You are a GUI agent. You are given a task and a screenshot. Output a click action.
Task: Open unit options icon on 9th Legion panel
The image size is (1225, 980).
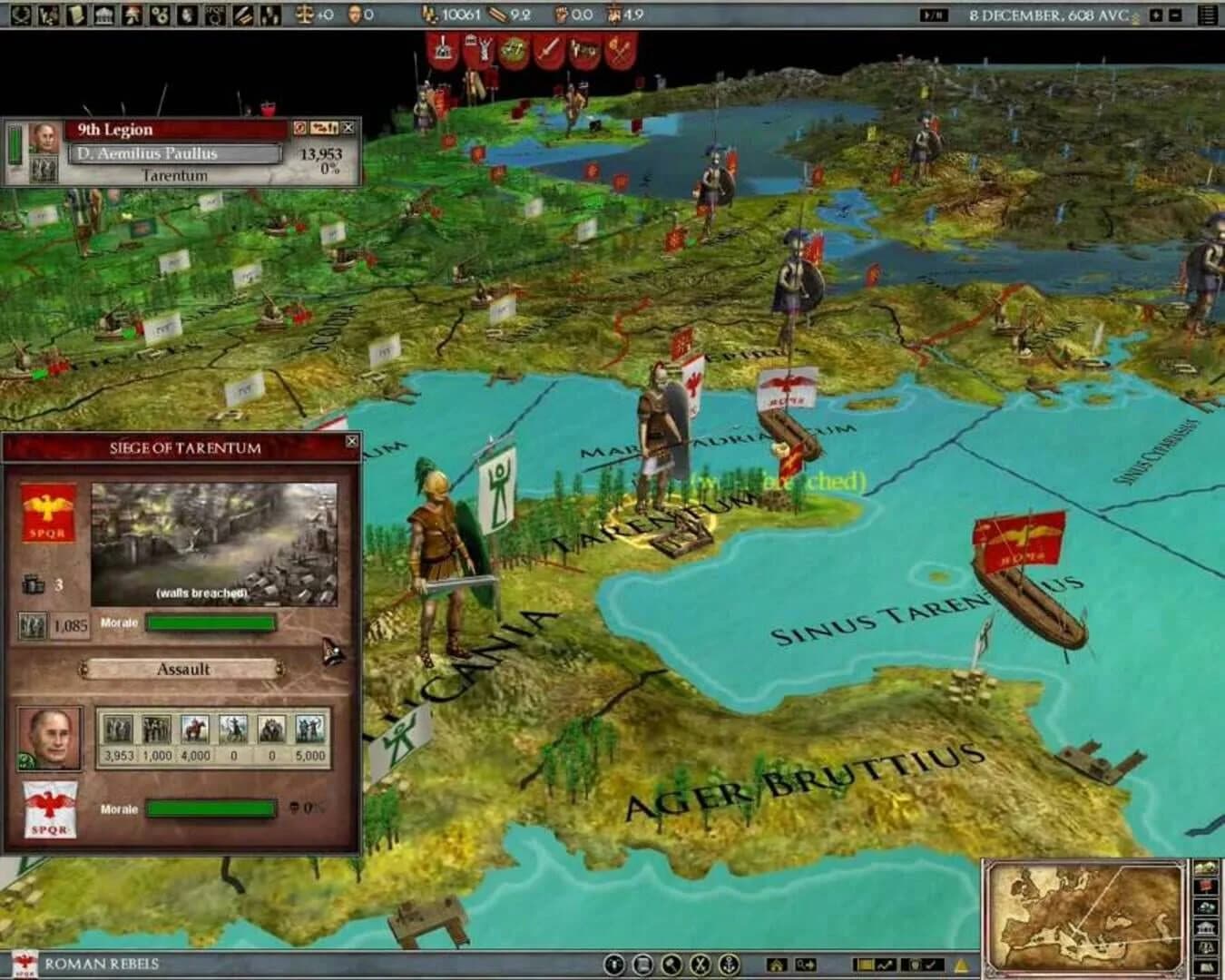(x=299, y=128)
